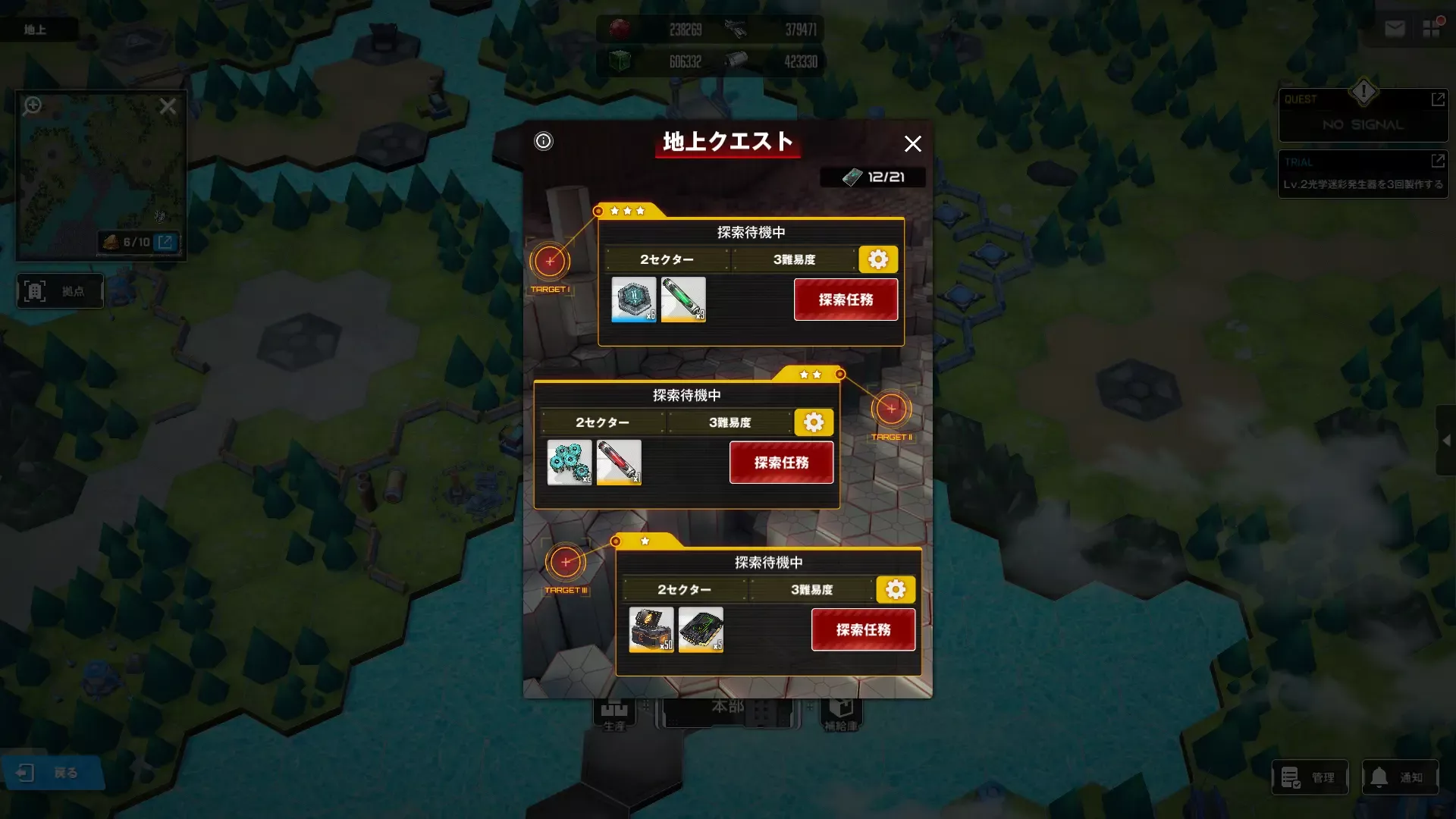
Task: Open the 3難易度 difficulty selector on the second quest
Action: tap(731, 422)
